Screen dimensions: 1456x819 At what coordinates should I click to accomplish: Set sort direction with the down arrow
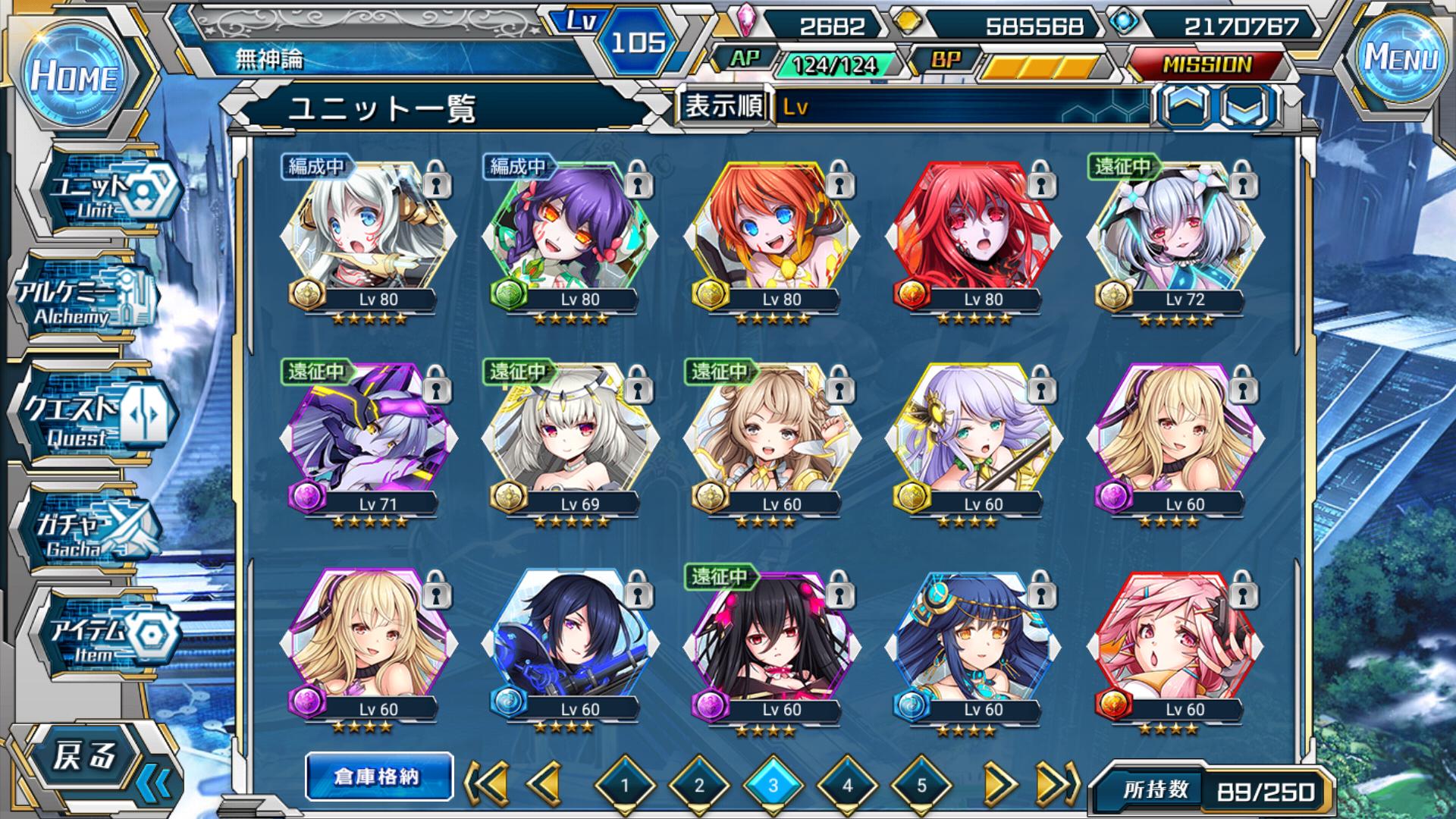click(1246, 105)
